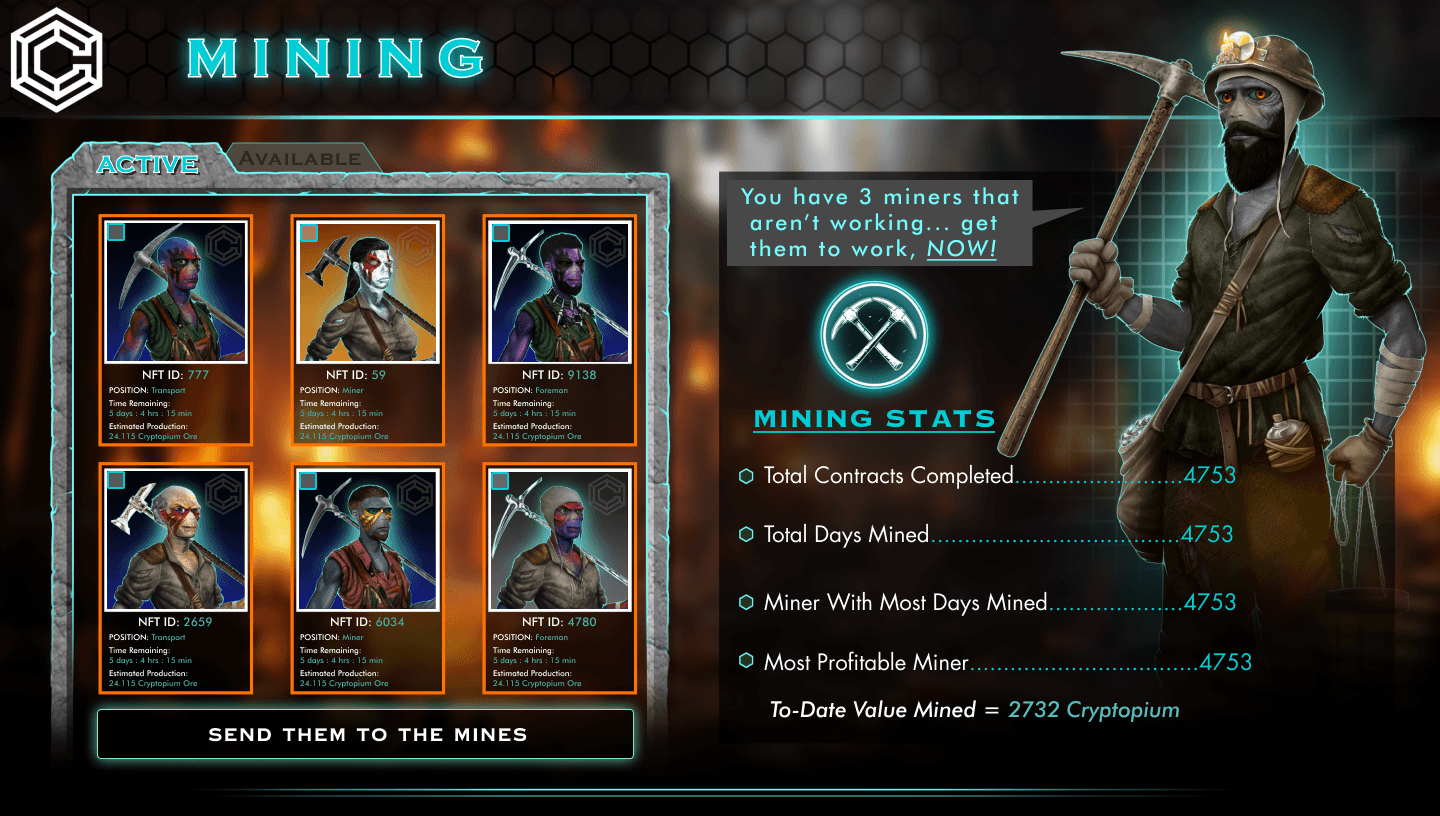This screenshot has width=1440, height=816.
Task: Click the hexagon icon beside Total Contracts Completed
Action: [x=745, y=476]
